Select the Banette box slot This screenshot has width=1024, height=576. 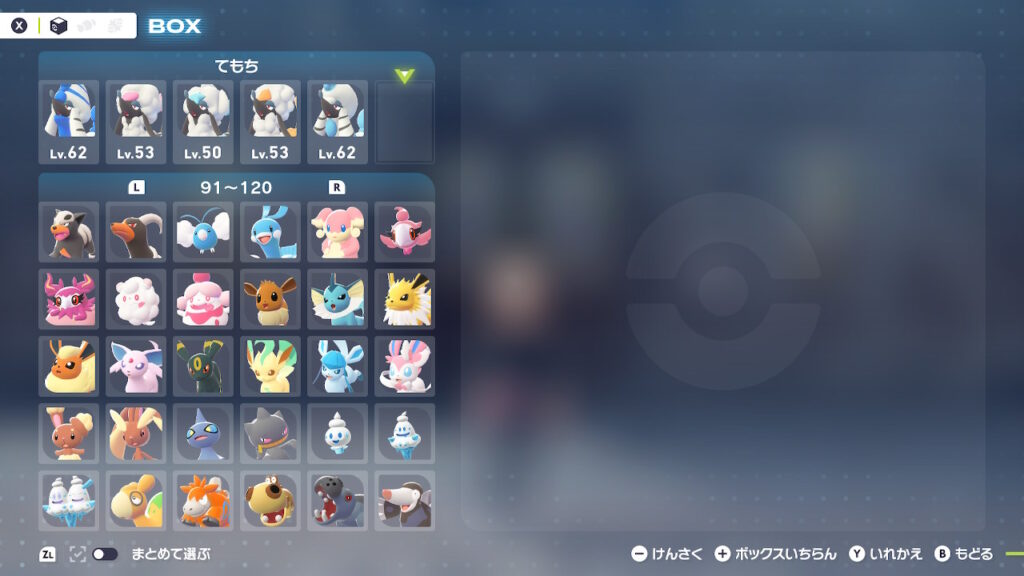[x=270, y=433]
